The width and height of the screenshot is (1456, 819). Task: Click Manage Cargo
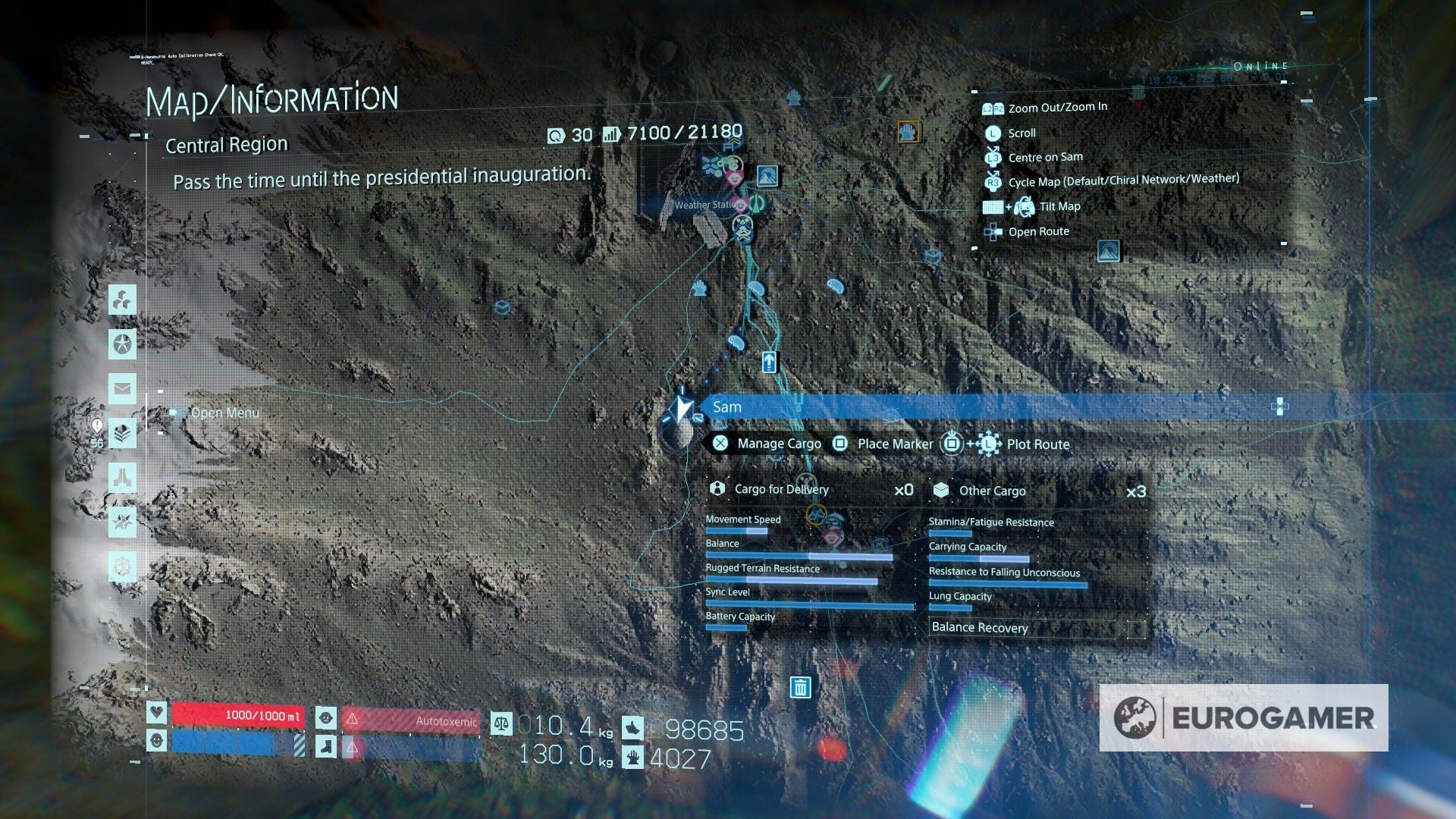tap(779, 444)
